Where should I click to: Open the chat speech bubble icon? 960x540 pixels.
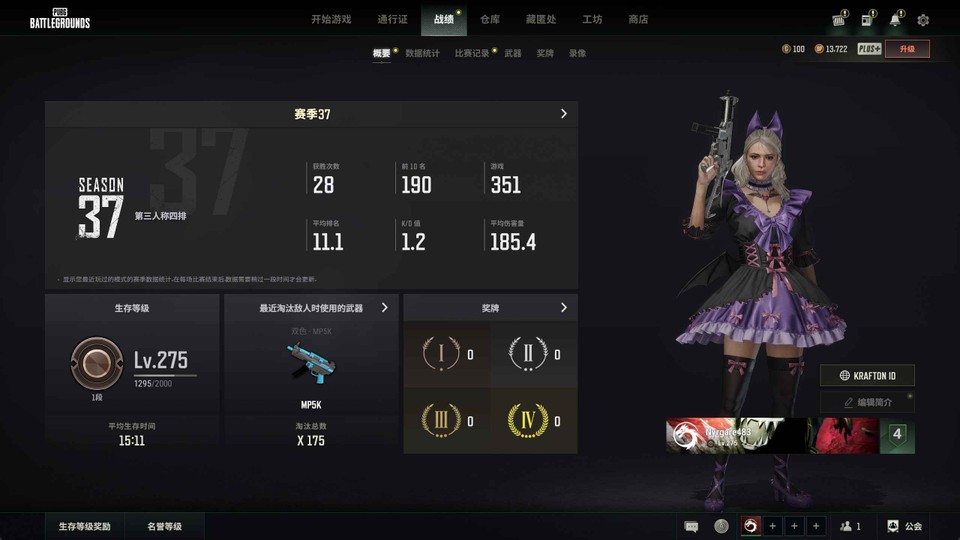click(691, 526)
